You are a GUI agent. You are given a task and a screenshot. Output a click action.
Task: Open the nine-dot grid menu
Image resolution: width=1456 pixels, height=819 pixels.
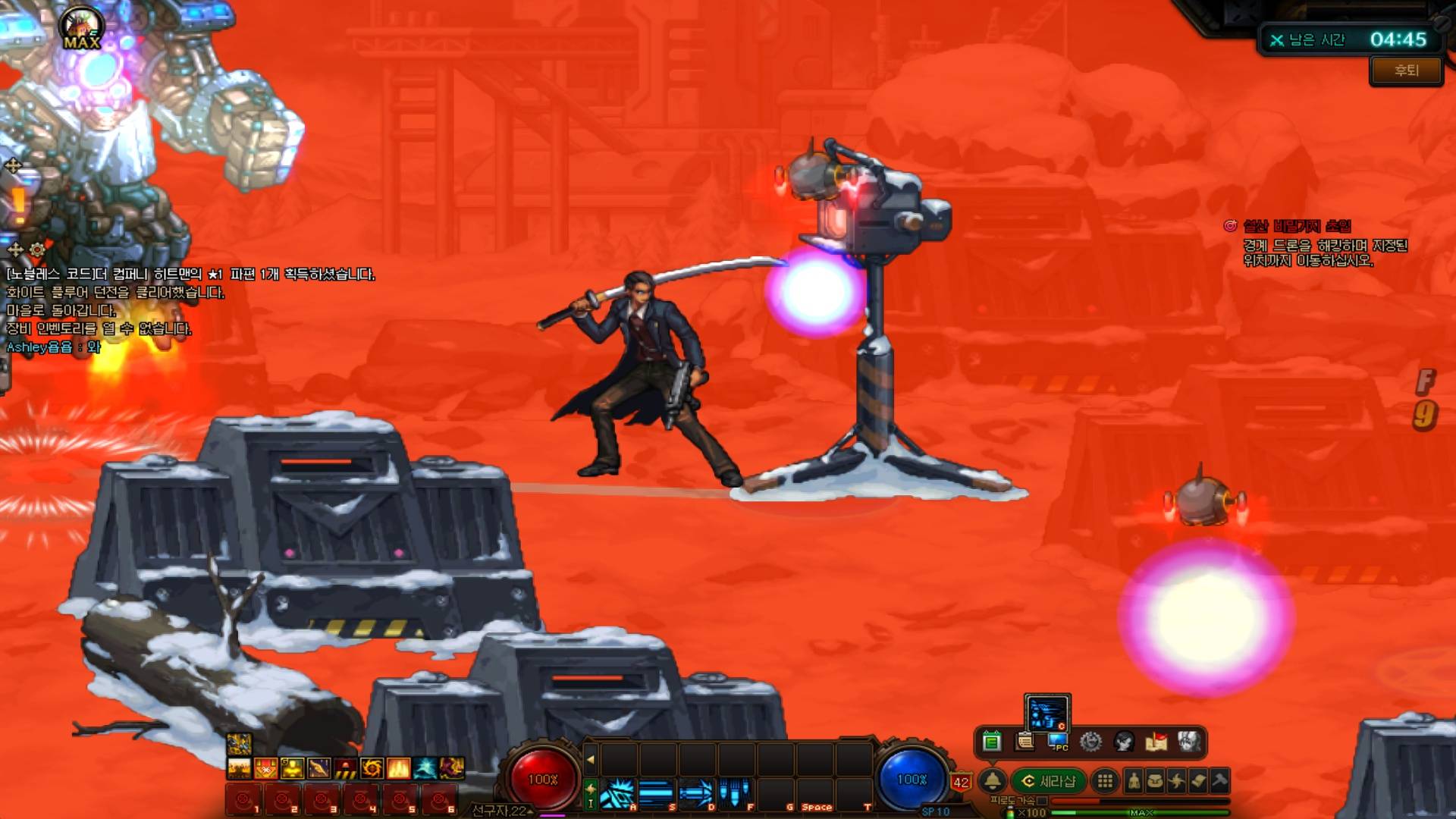(1105, 781)
